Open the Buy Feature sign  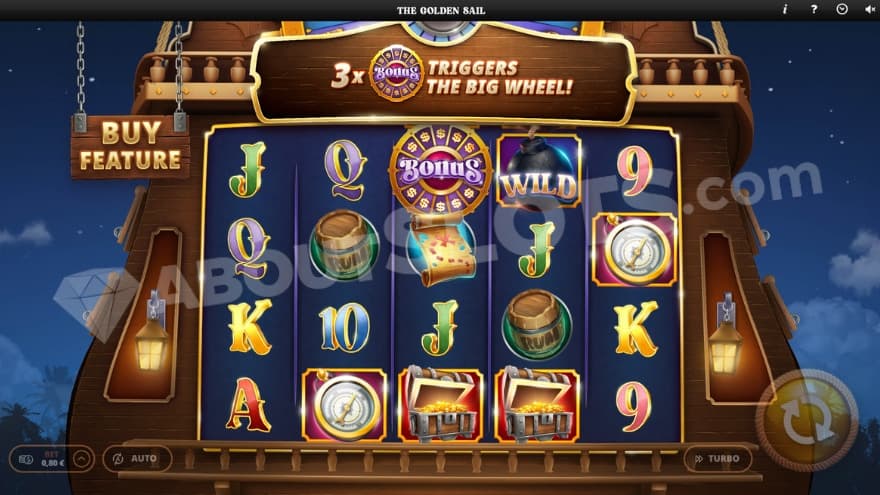130,146
